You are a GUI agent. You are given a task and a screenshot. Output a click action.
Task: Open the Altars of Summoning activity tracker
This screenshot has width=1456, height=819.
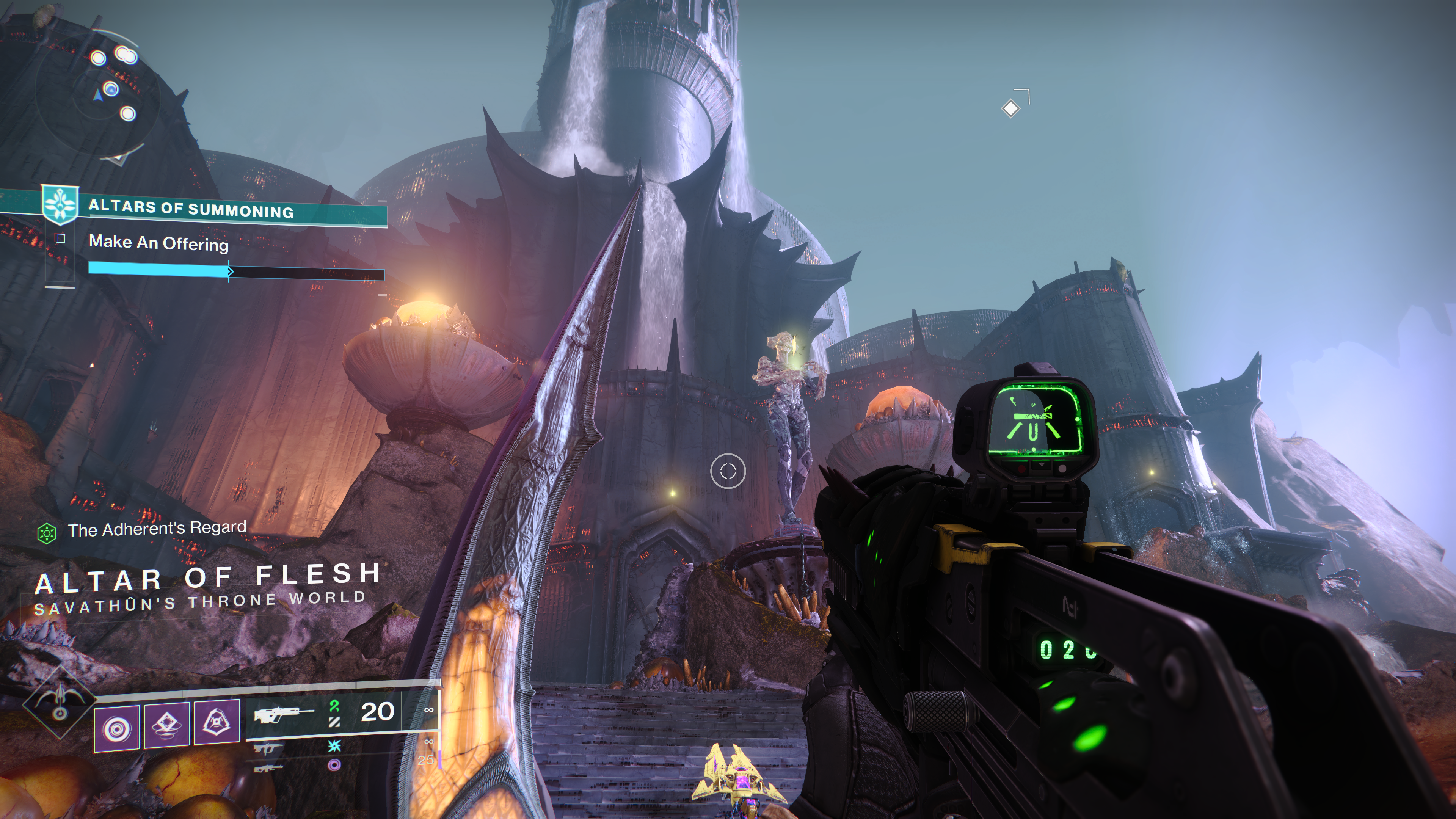tap(191, 209)
